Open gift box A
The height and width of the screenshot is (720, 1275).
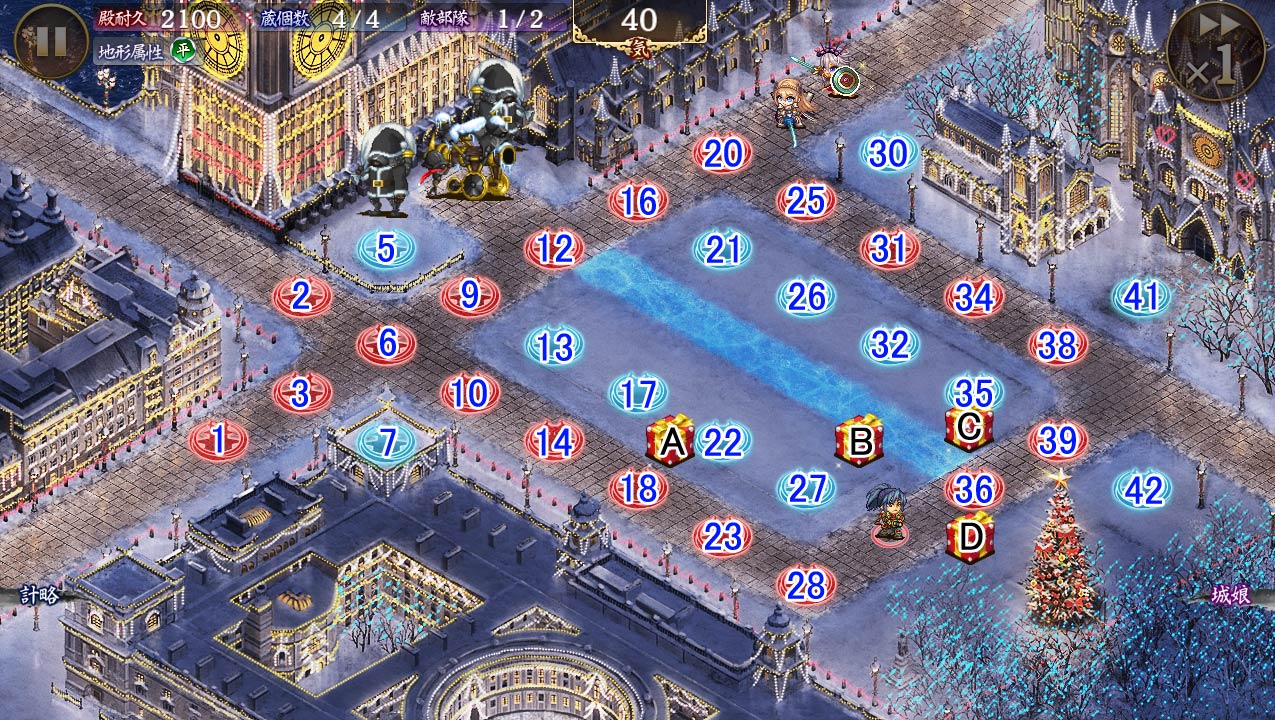[670, 442]
